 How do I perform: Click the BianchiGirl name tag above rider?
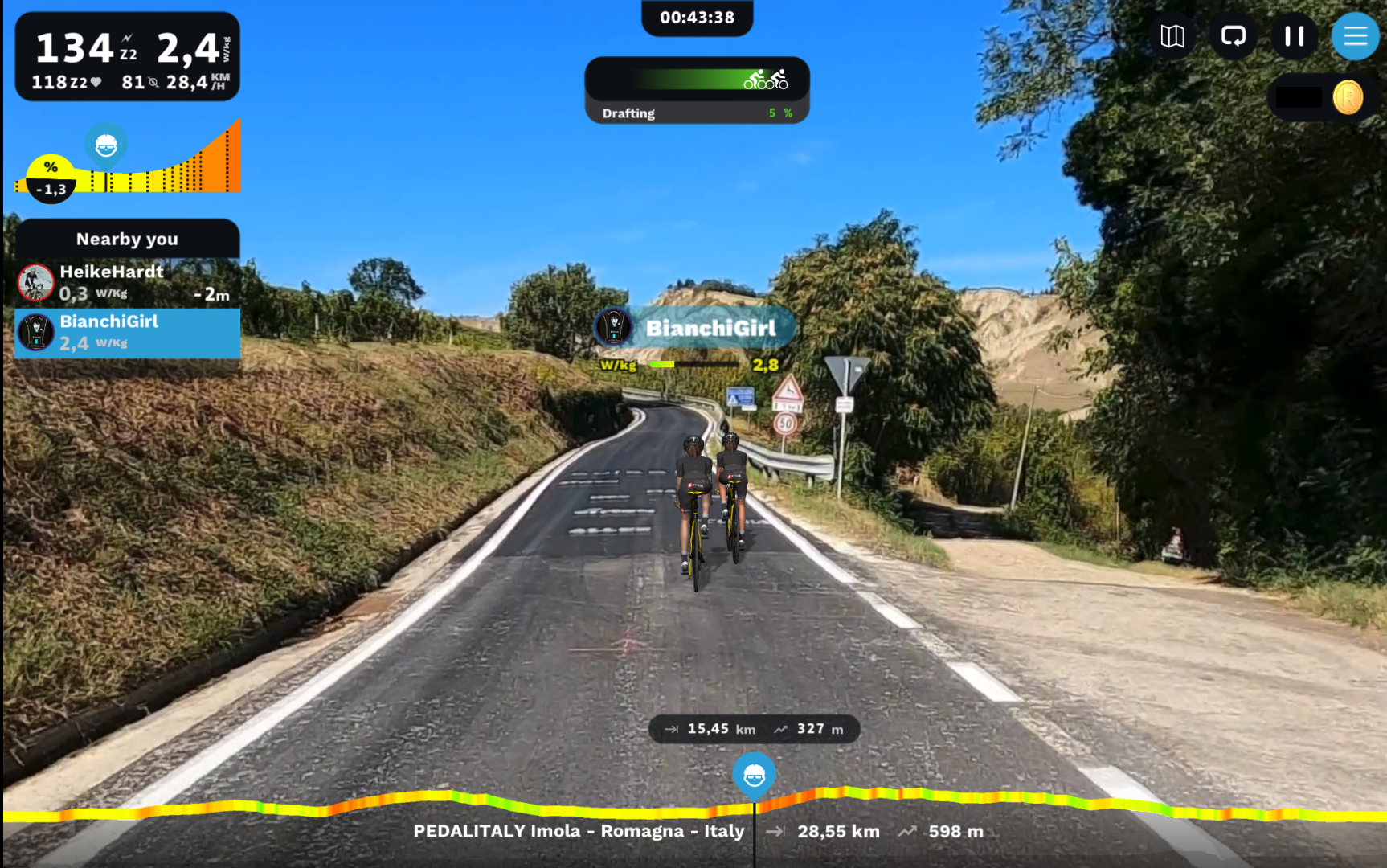(x=696, y=328)
